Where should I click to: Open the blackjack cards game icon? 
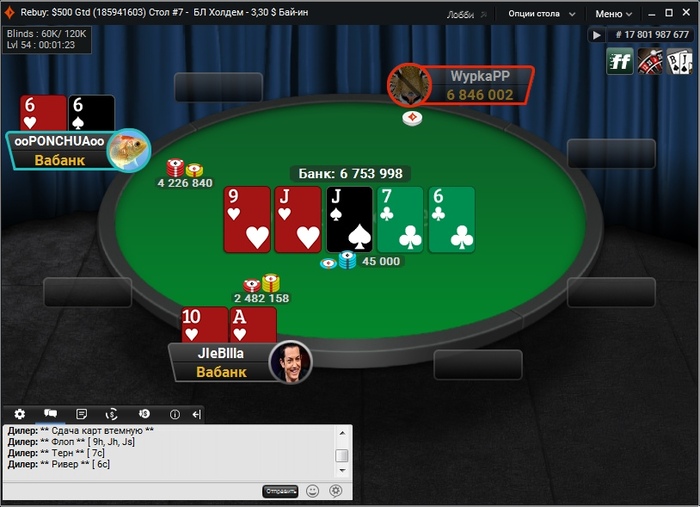(x=680, y=62)
